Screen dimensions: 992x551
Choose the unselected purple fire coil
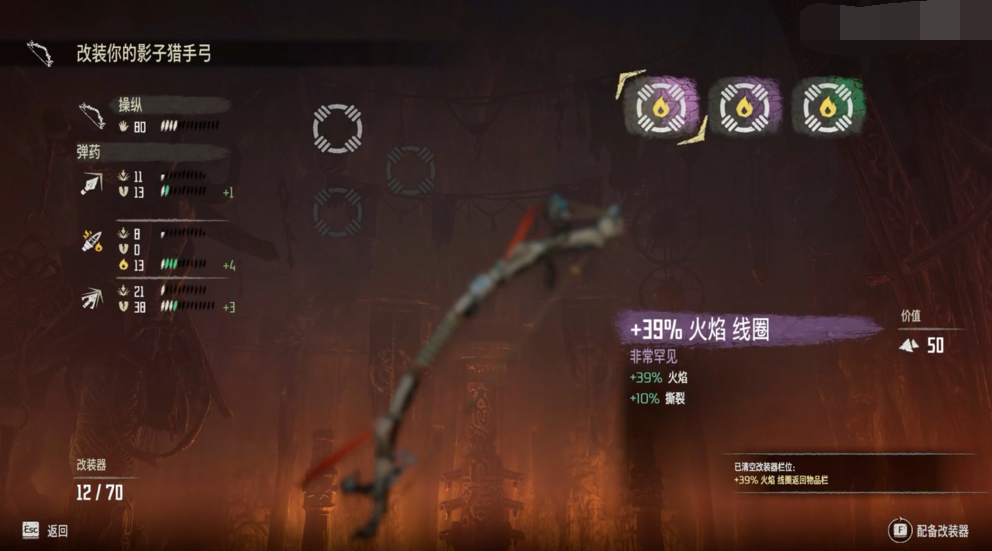(x=744, y=107)
